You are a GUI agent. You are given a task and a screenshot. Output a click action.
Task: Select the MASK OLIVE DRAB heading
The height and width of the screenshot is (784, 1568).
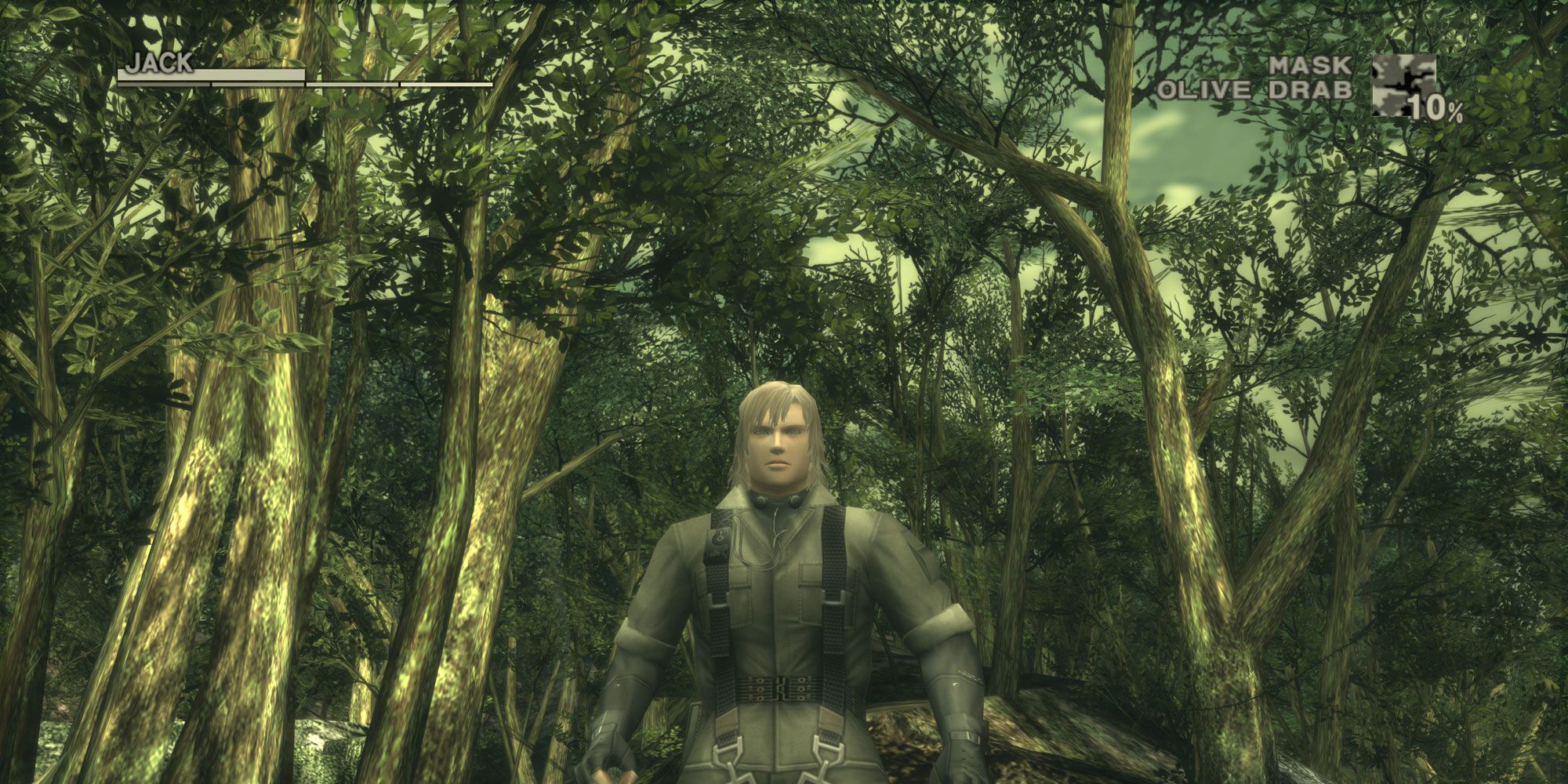(1286, 76)
